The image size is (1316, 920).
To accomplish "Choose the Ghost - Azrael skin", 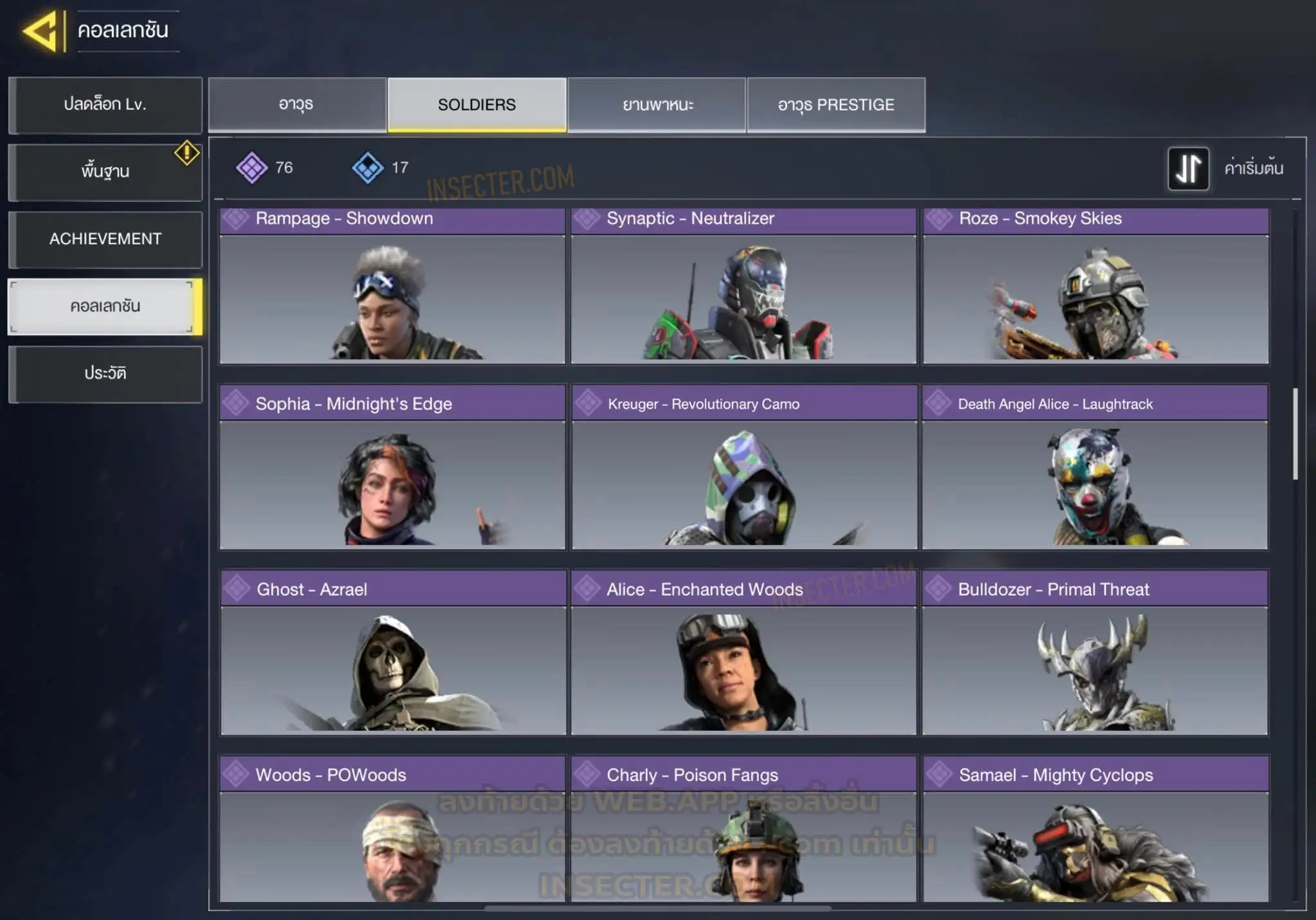I will pos(393,653).
